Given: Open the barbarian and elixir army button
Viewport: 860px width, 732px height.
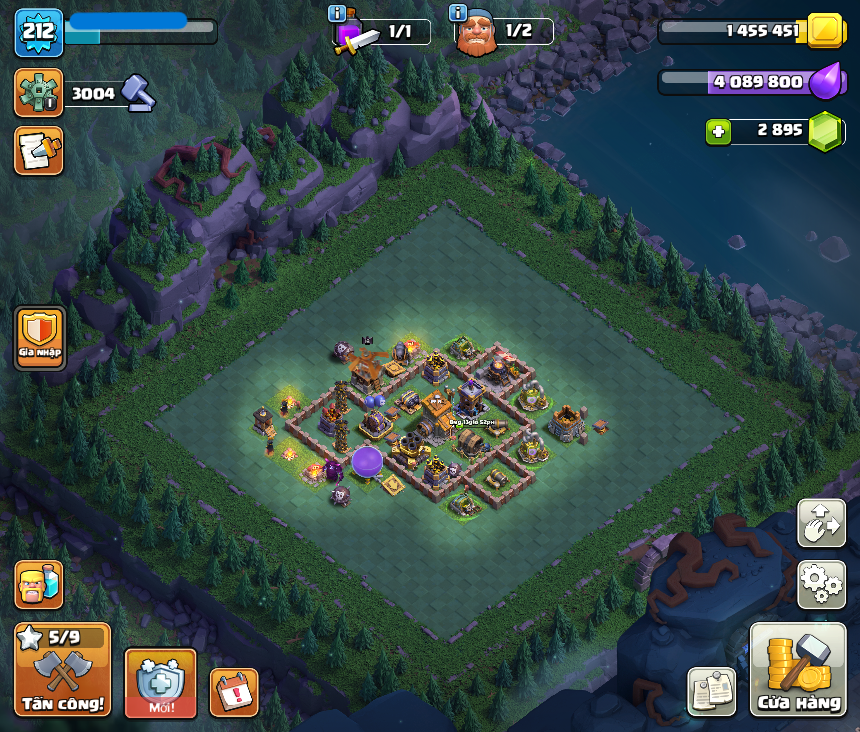Looking at the screenshot, I should click(x=39, y=585).
